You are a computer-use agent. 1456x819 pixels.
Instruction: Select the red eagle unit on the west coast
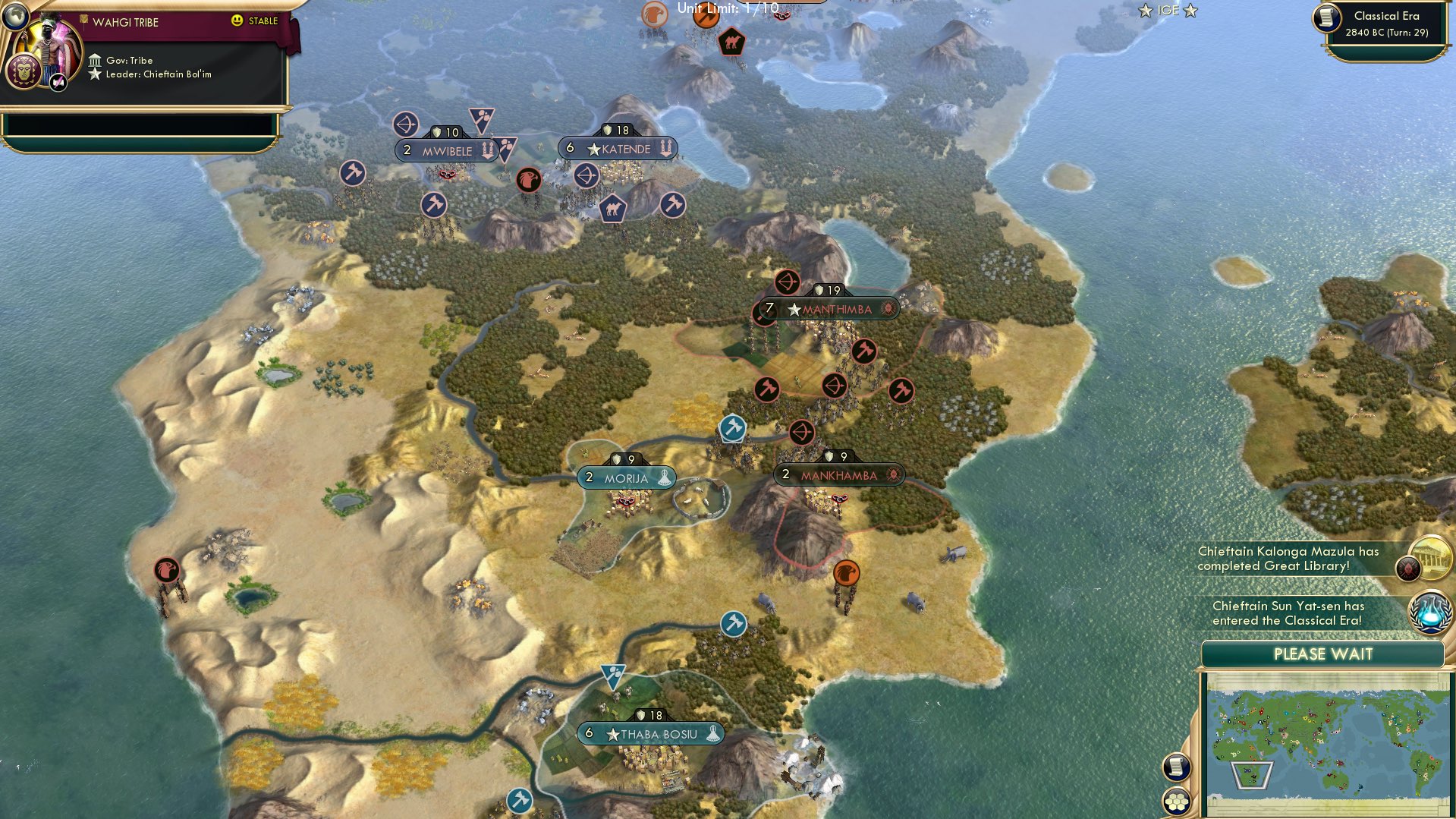[x=168, y=569]
